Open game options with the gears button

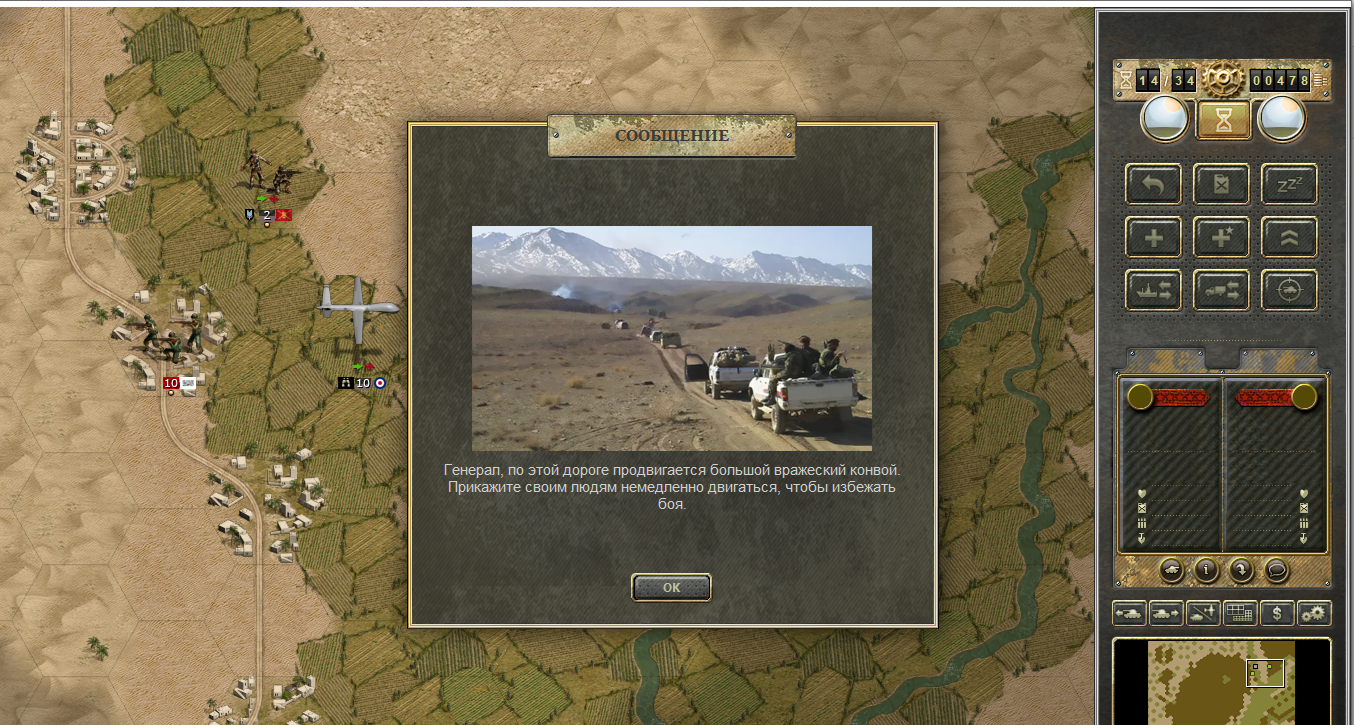(1314, 613)
